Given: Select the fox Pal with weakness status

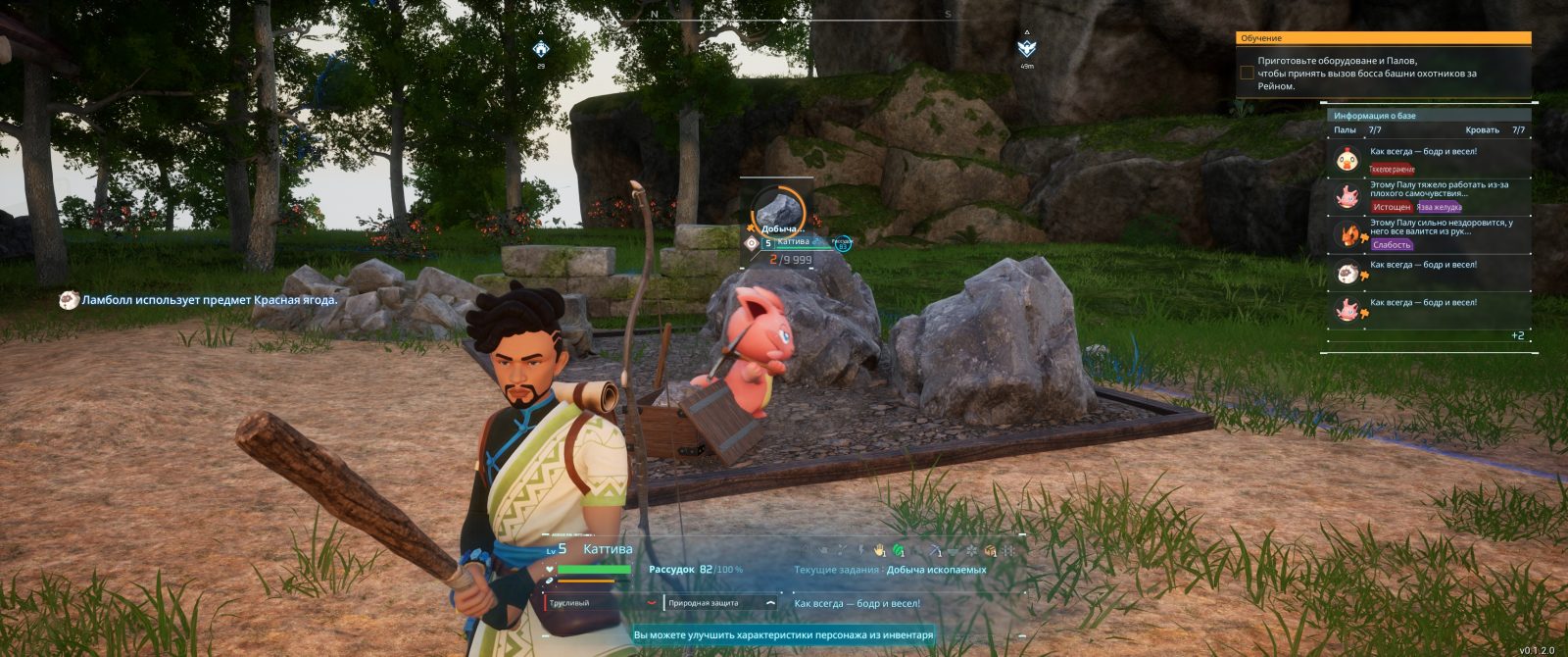Looking at the screenshot, I should (1429, 234).
